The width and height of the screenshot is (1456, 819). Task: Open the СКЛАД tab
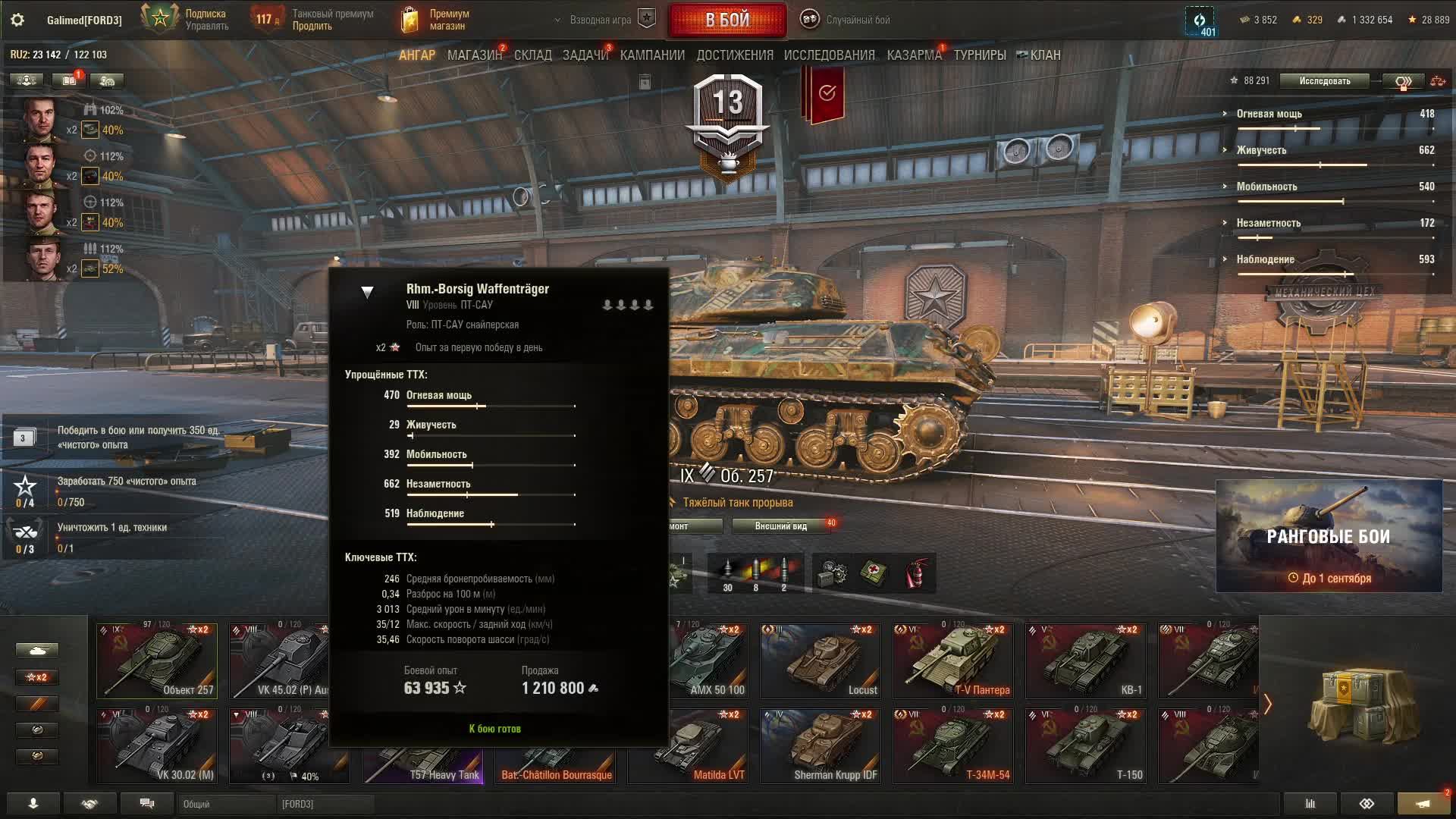click(532, 55)
